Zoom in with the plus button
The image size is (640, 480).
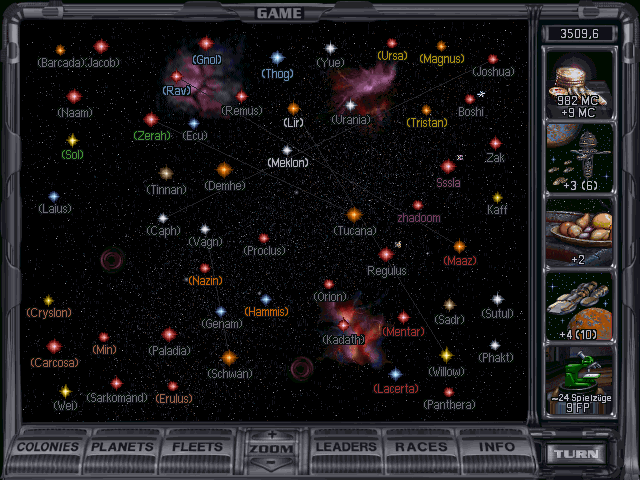click(273, 436)
